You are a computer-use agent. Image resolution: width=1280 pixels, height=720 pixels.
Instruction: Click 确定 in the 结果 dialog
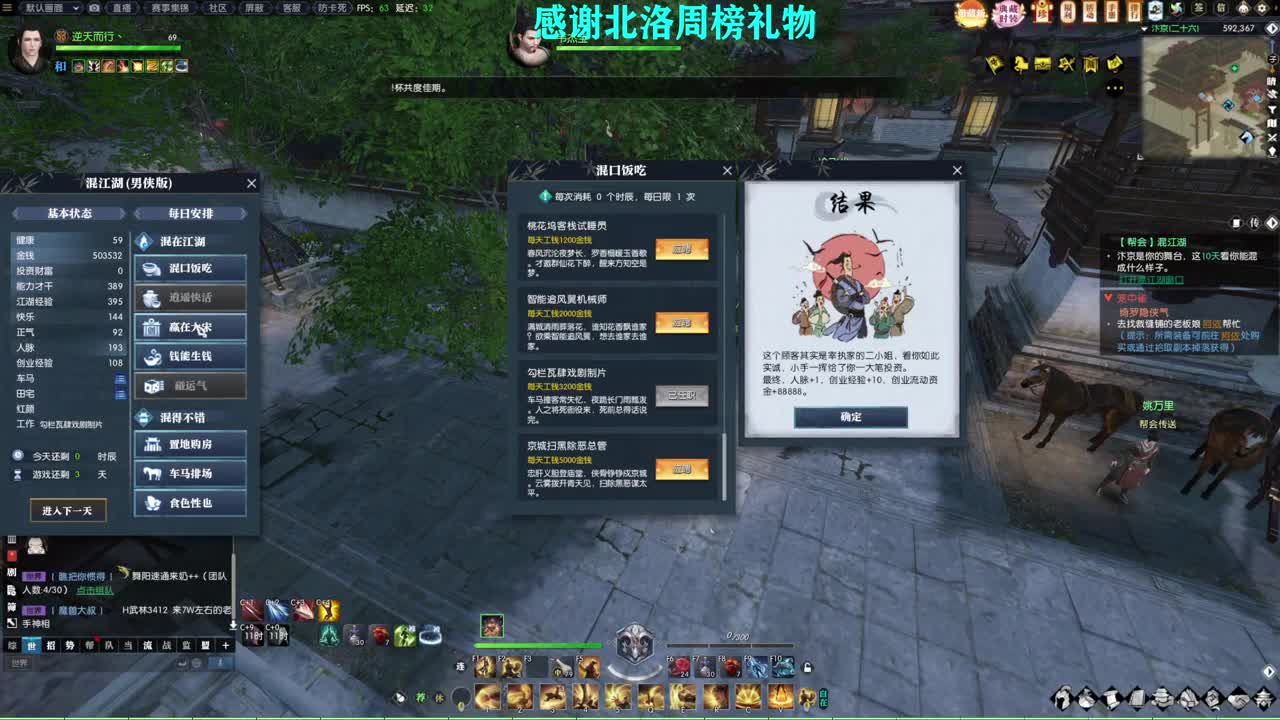point(849,417)
